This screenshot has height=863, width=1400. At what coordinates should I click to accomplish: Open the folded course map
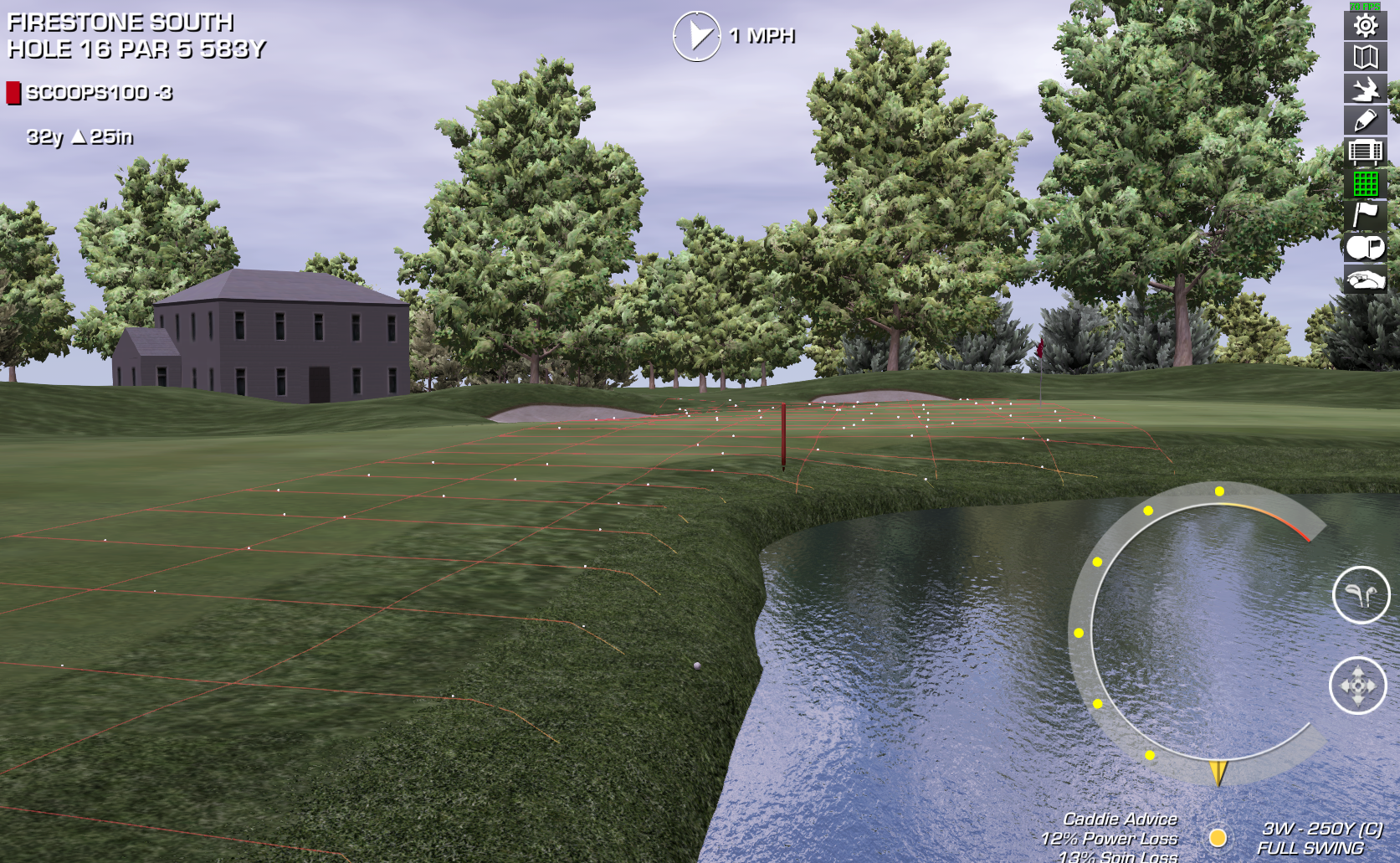(1365, 57)
